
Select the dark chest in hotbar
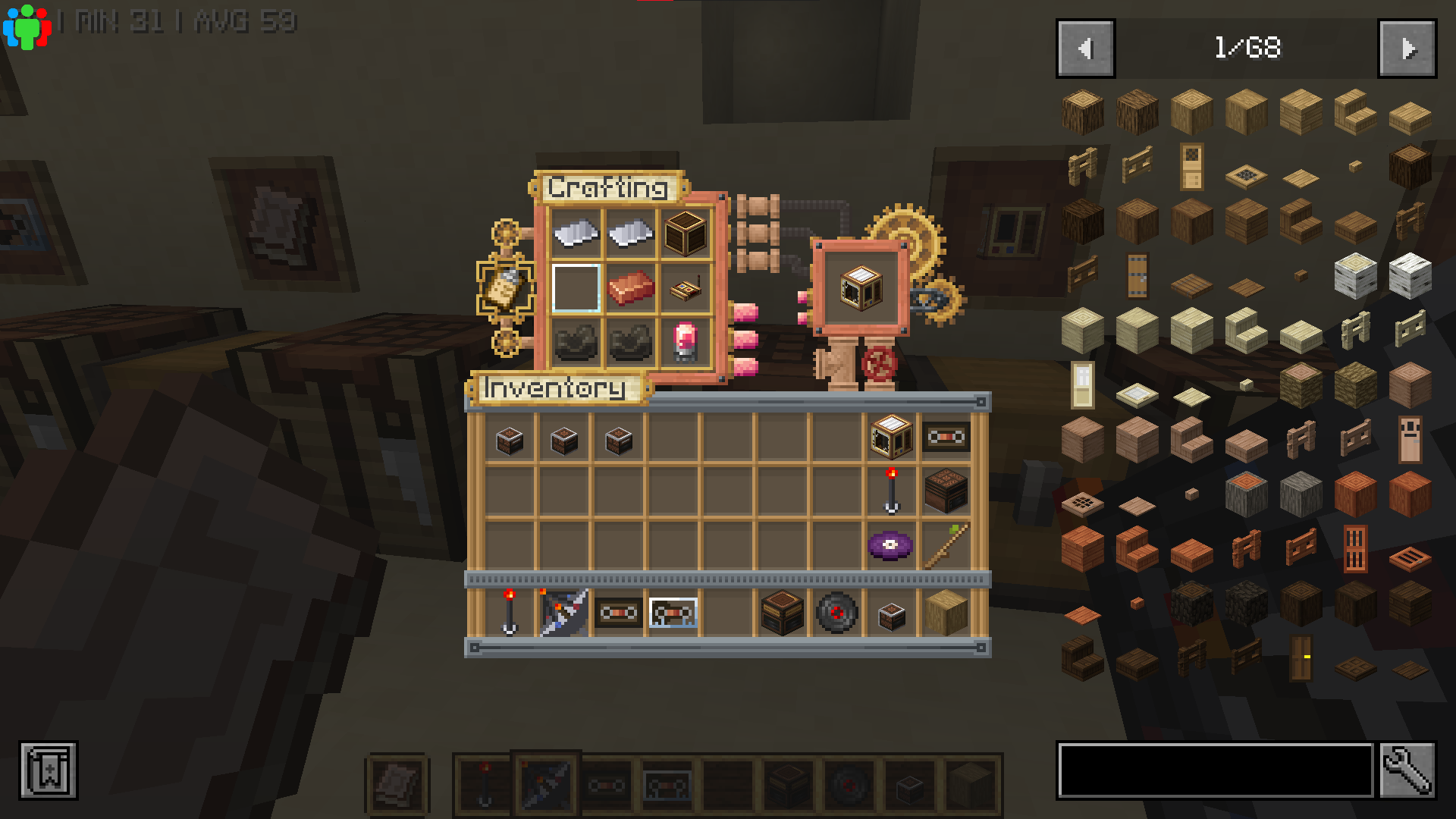click(x=782, y=613)
